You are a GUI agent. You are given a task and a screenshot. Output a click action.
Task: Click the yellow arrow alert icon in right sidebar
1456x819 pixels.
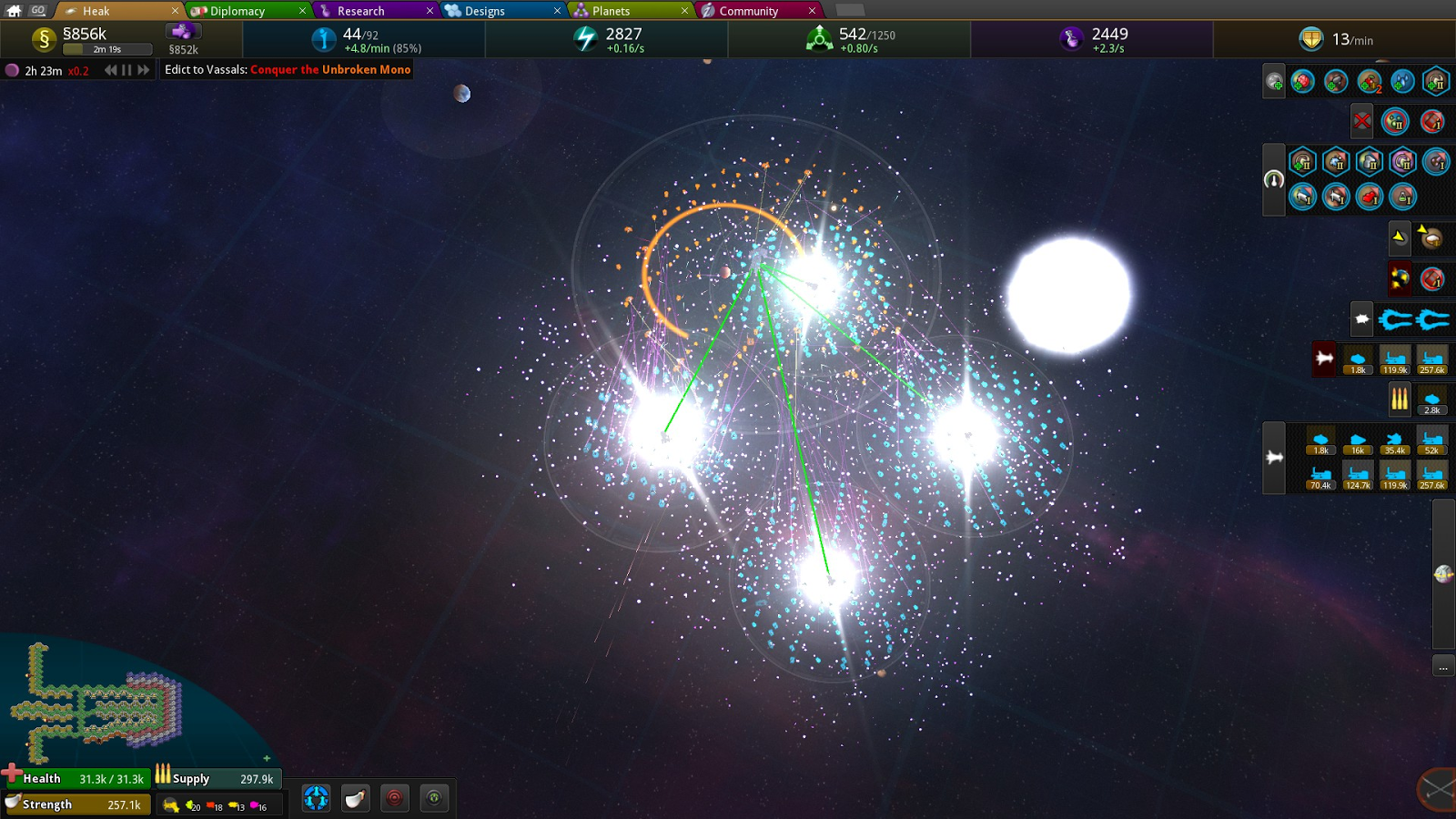pos(1398,237)
